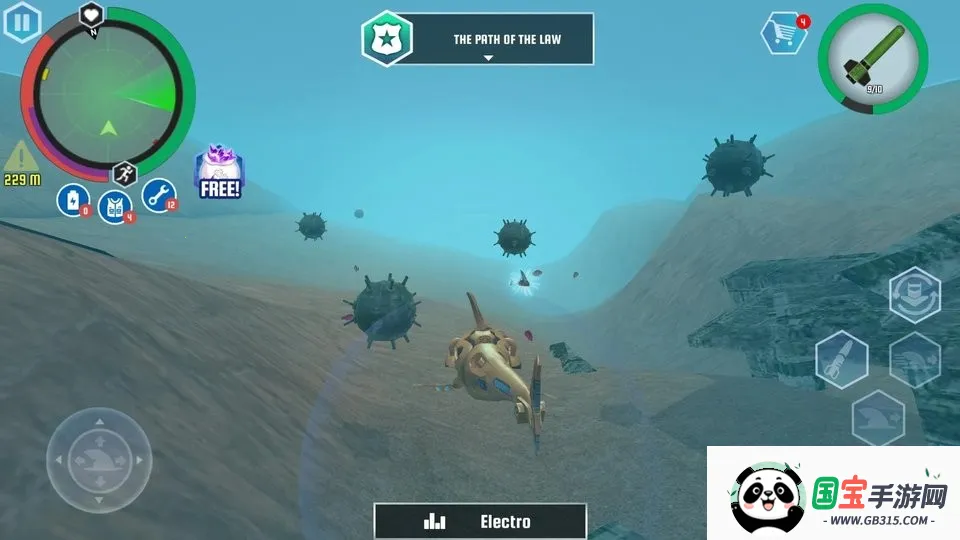This screenshot has width=960, height=540.
Task: Claim the FREE crystal bag offer
Action: [x=219, y=172]
